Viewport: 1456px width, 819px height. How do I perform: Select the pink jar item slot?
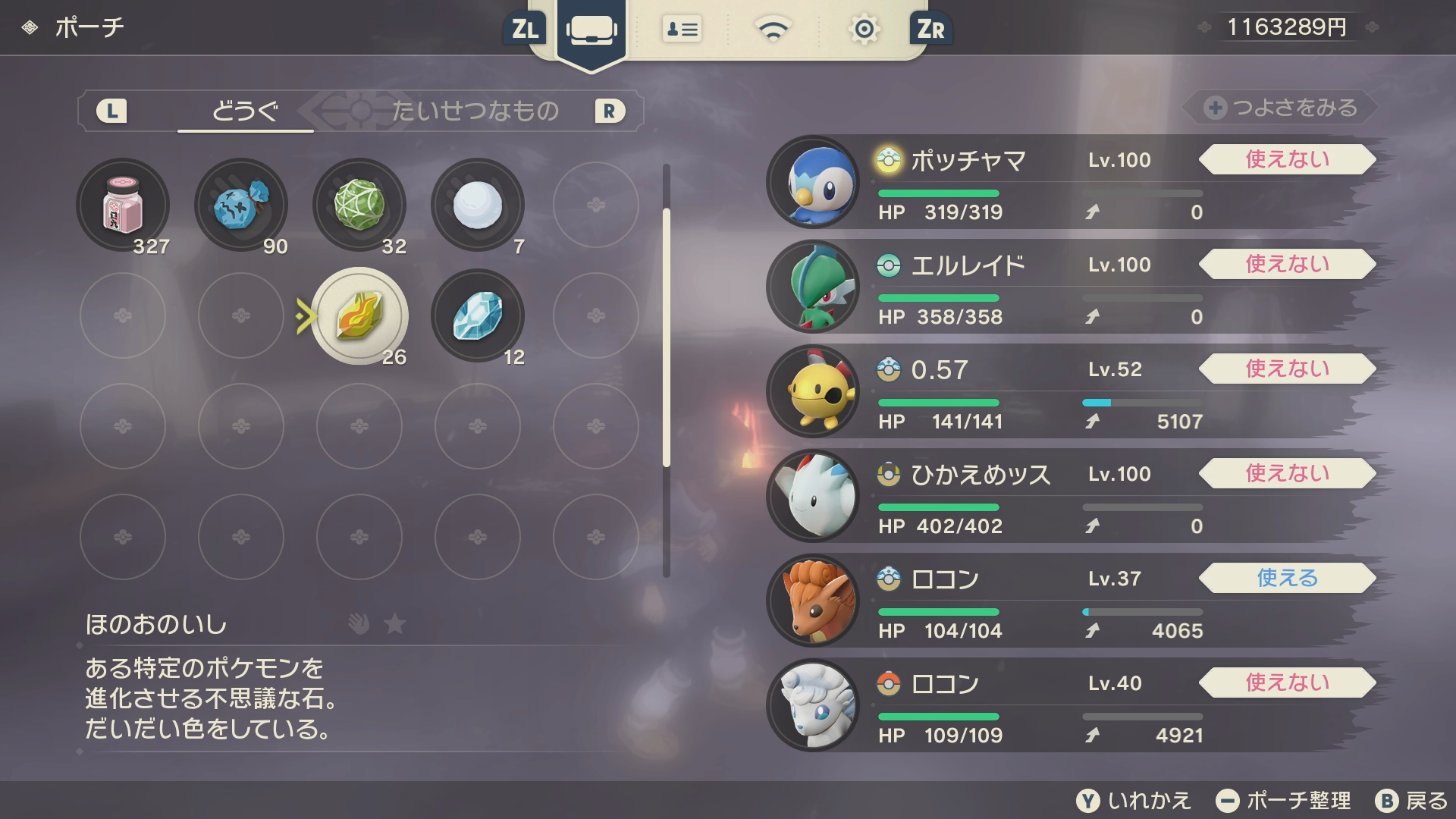click(x=123, y=205)
